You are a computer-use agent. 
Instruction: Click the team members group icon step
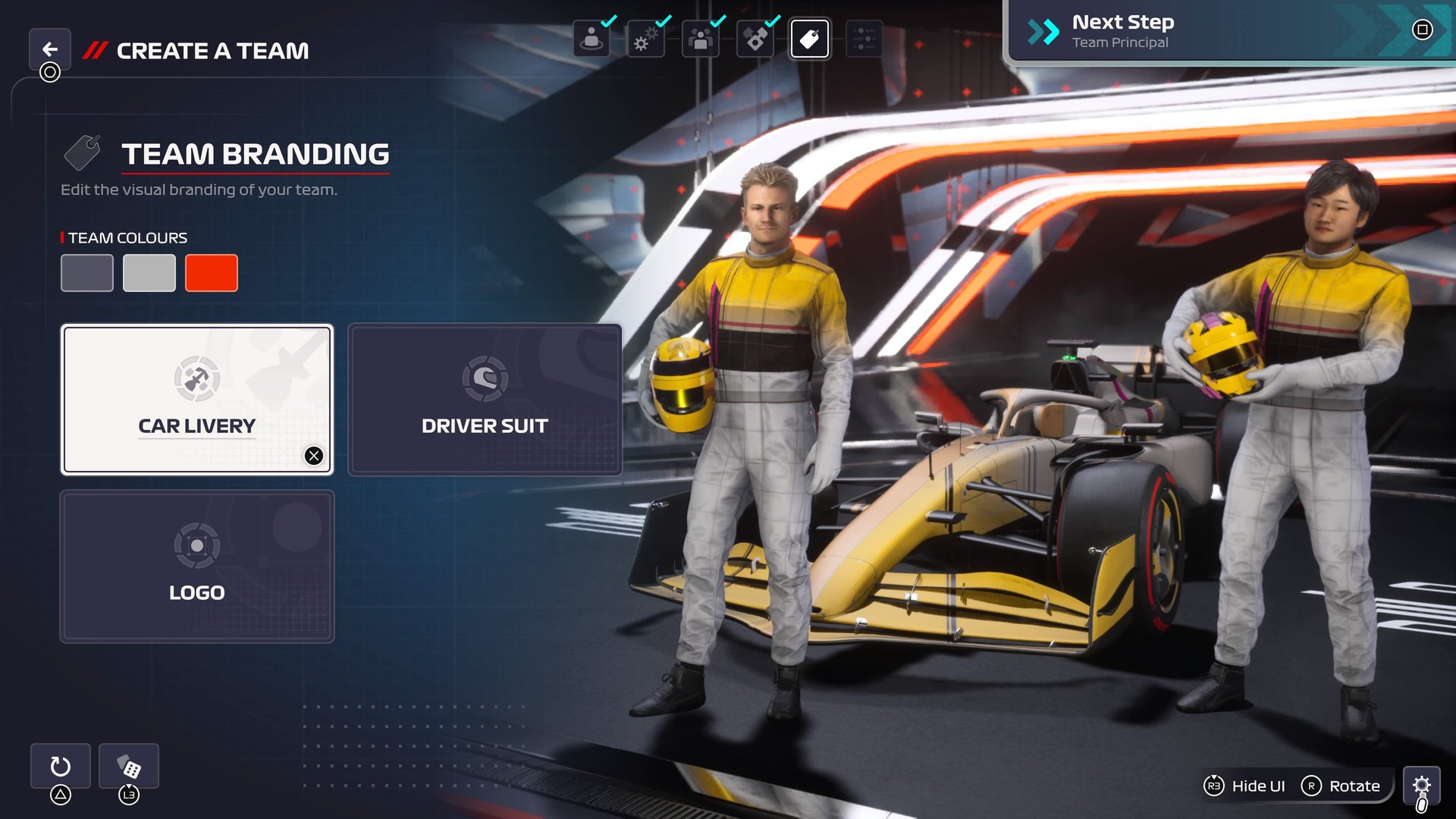click(x=700, y=40)
